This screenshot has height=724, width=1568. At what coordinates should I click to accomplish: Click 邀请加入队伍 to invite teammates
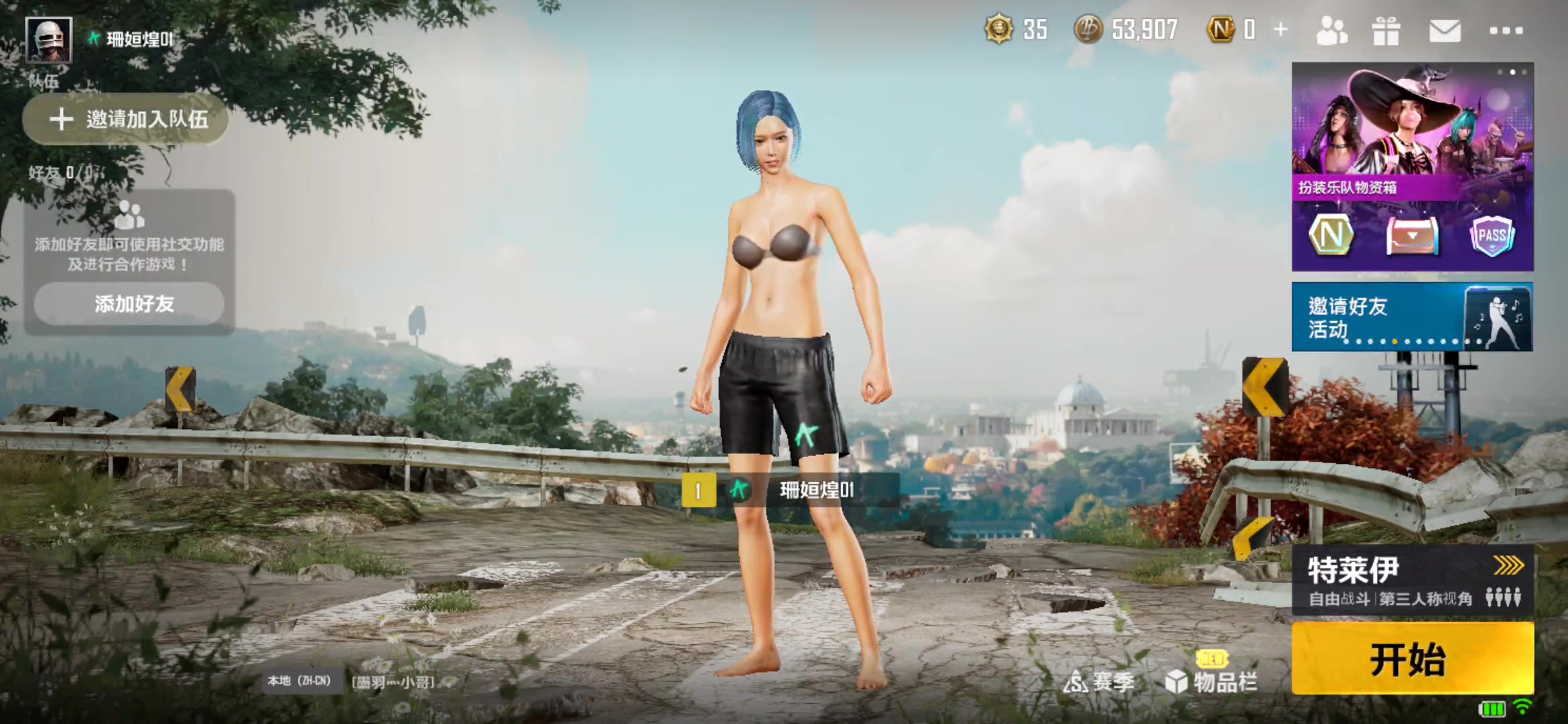click(125, 119)
